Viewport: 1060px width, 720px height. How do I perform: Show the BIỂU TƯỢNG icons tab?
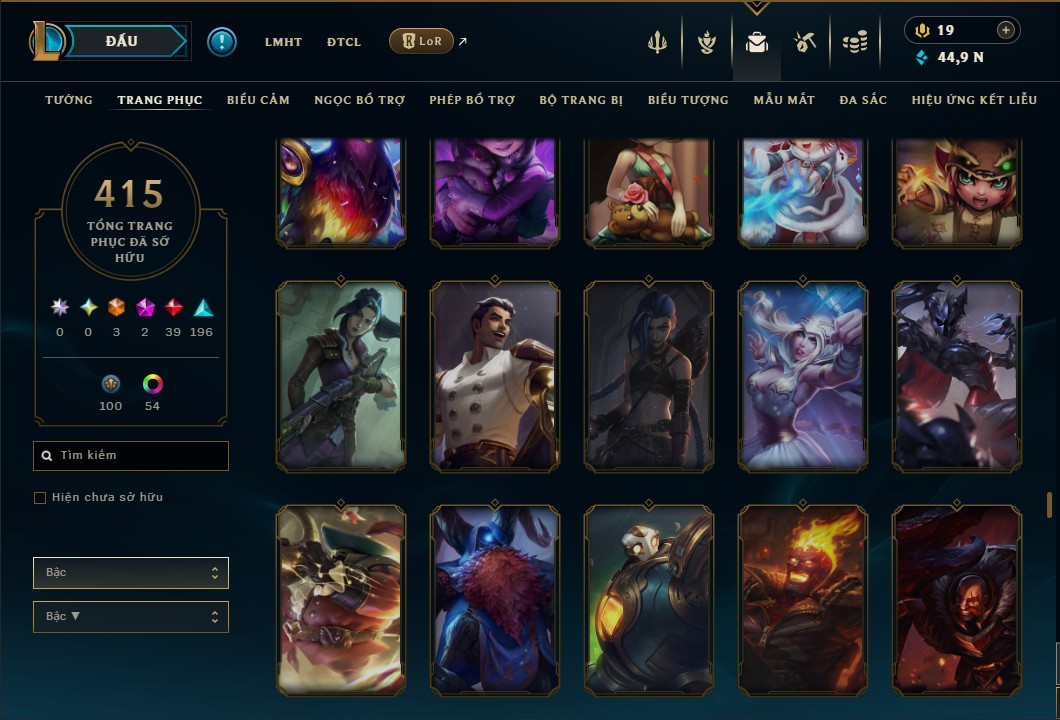(688, 100)
